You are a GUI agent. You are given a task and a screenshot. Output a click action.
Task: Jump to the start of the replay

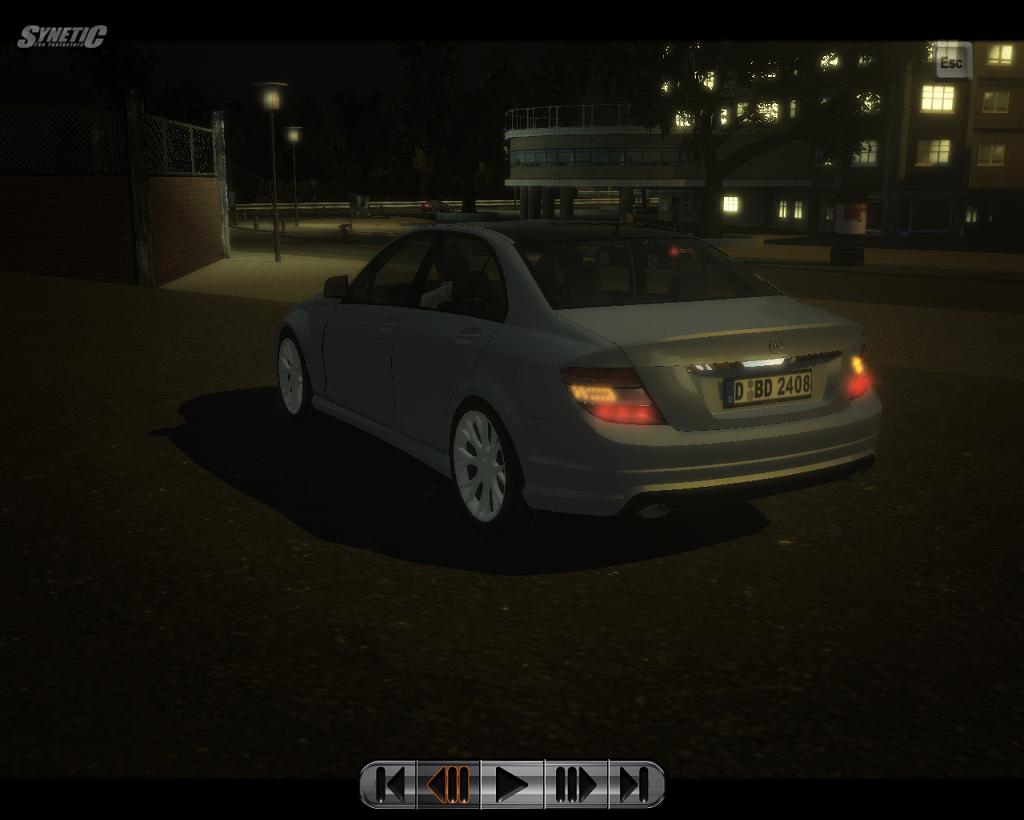click(x=390, y=785)
